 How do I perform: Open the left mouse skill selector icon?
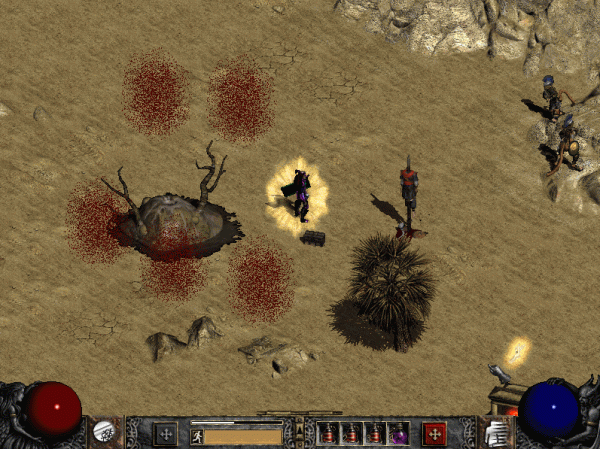(103, 432)
